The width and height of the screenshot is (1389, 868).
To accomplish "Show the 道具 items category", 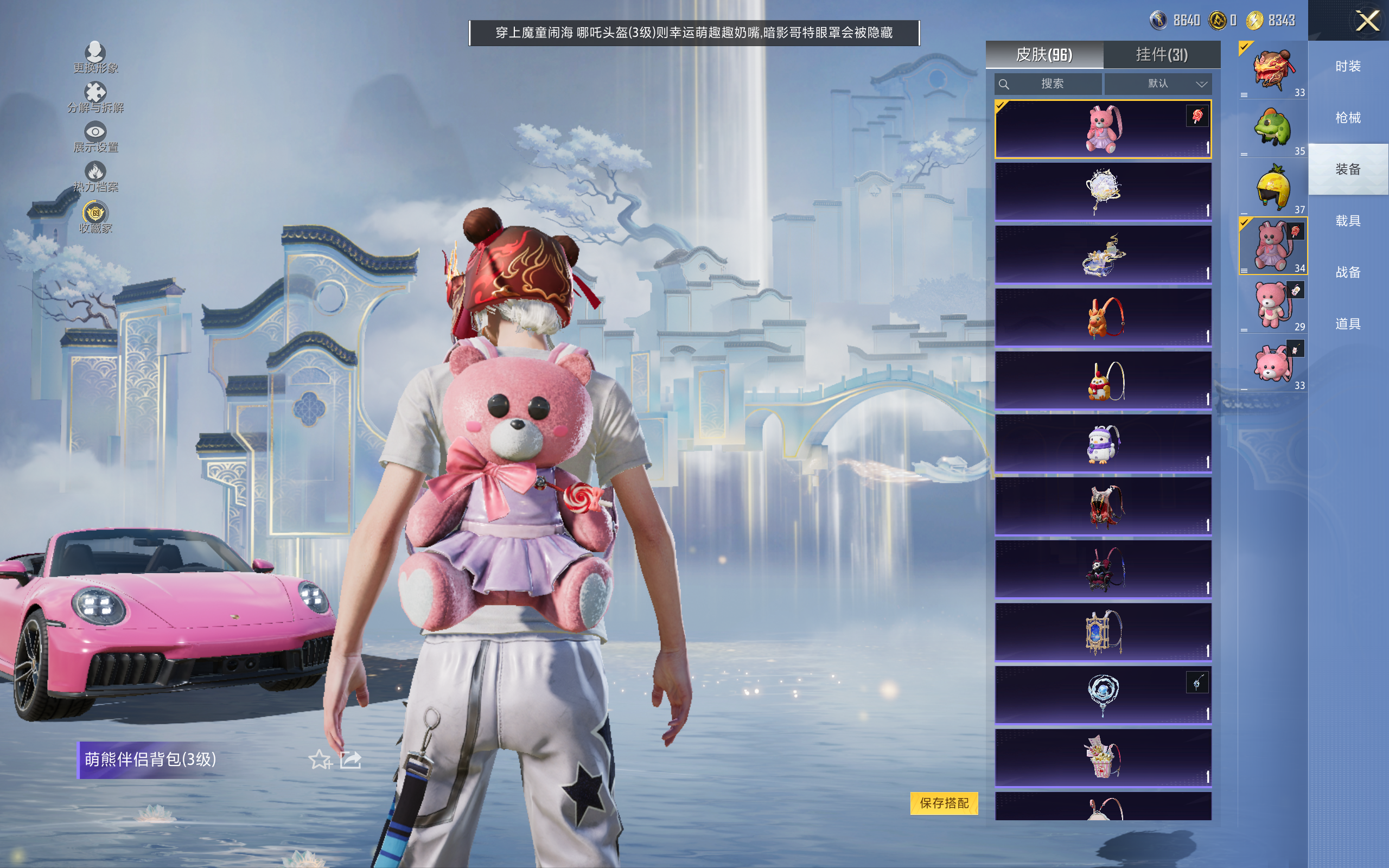I will point(1348,324).
